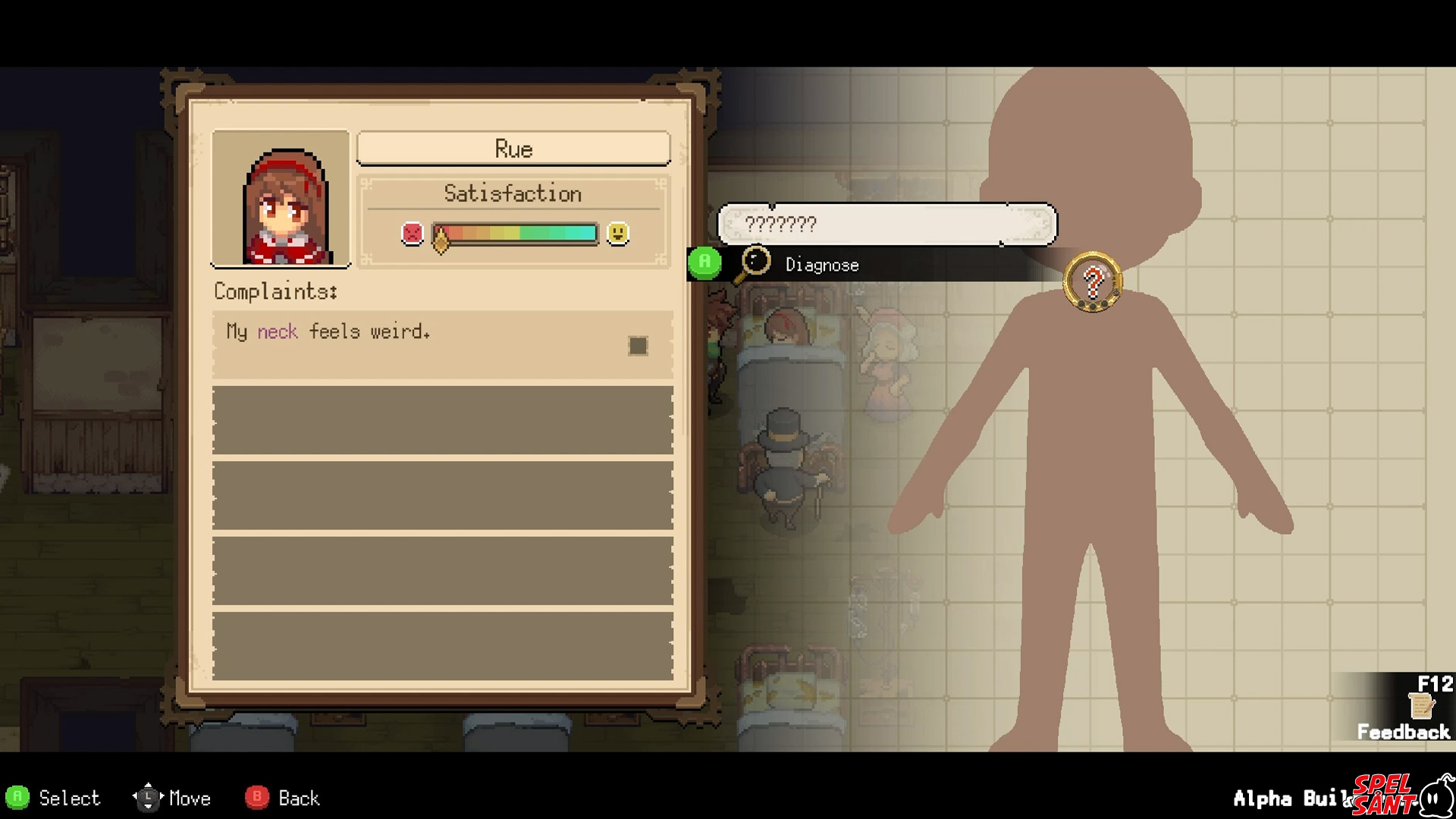Click the diamond marker on the Satisfaction slider
Image resolution: width=1456 pixels, height=819 pixels.
pyautogui.click(x=441, y=240)
